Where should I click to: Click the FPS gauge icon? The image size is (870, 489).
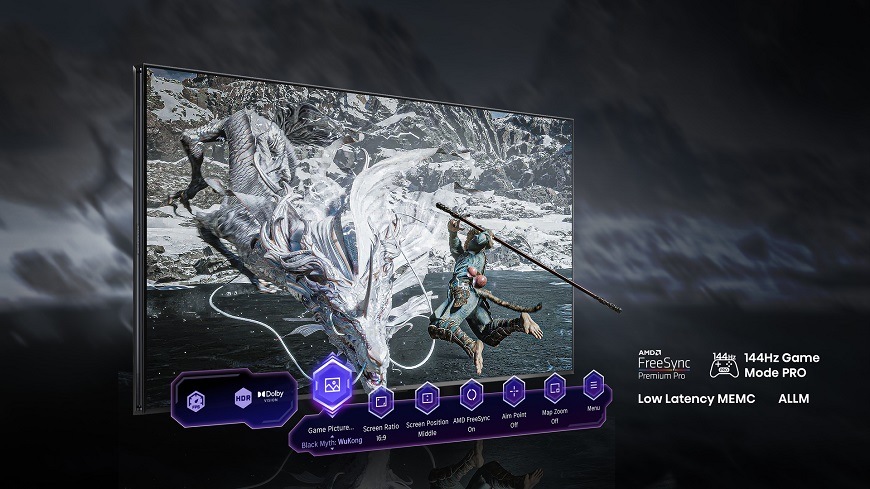pos(197,398)
